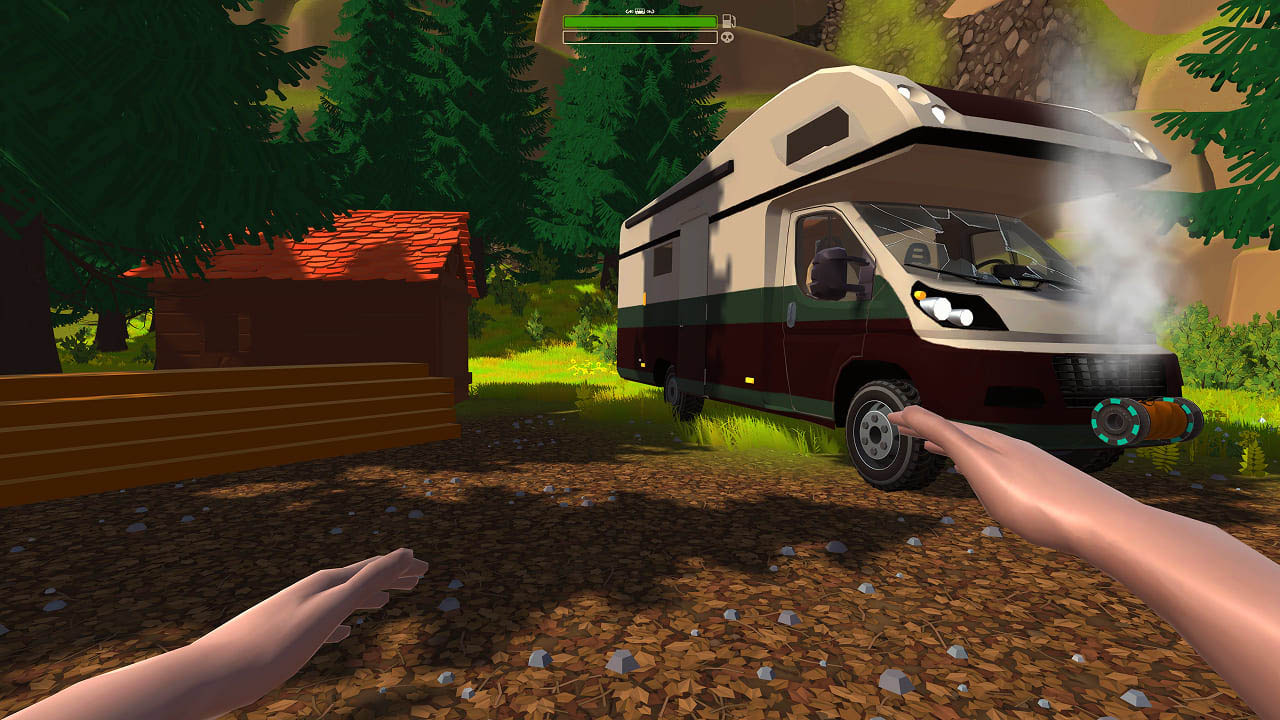Click the skull icon next to the empty bar
Image resolution: width=1280 pixels, height=720 pixels.
click(x=728, y=37)
